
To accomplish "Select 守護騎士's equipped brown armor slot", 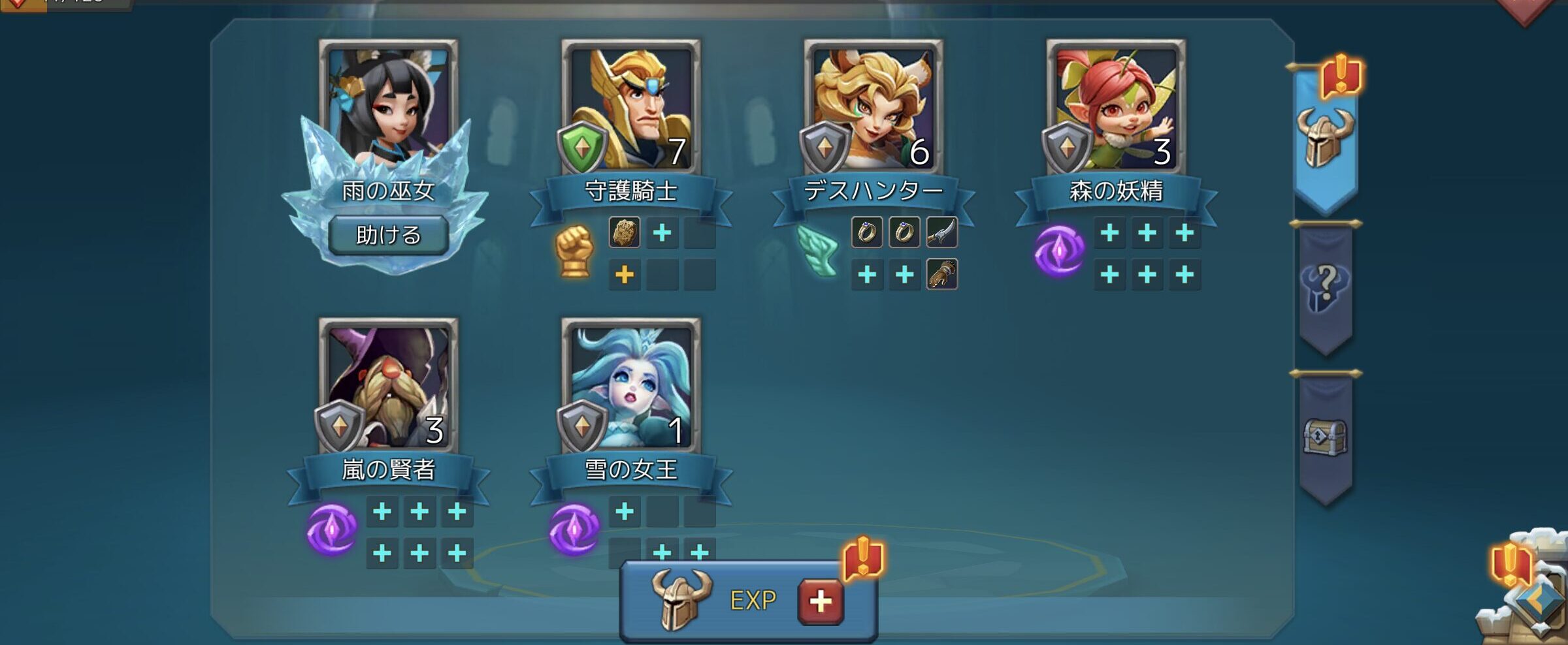I will [x=625, y=232].
